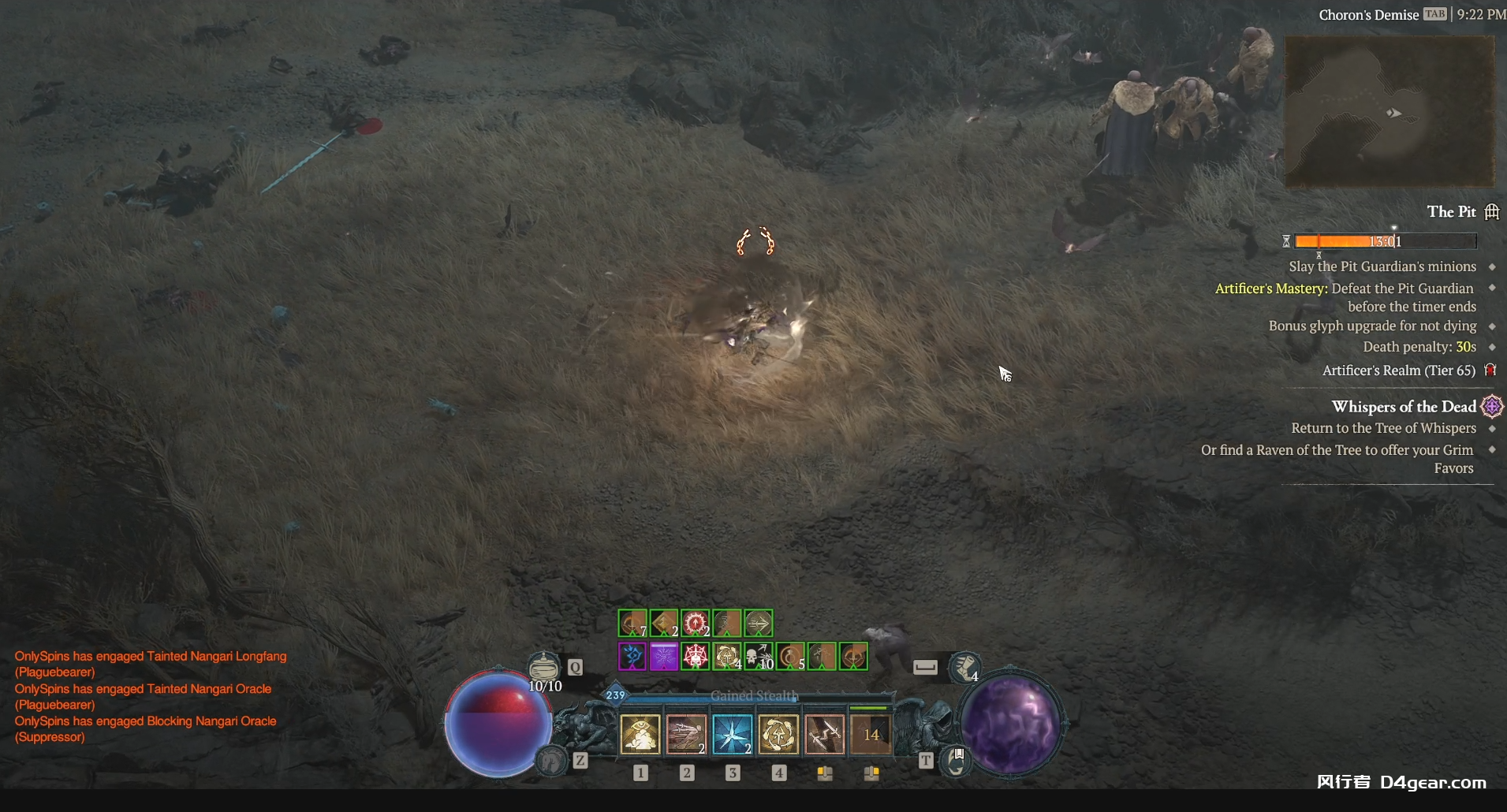
Task: Cast the blue caltrops star skill
Action: (x=733, y=735)
